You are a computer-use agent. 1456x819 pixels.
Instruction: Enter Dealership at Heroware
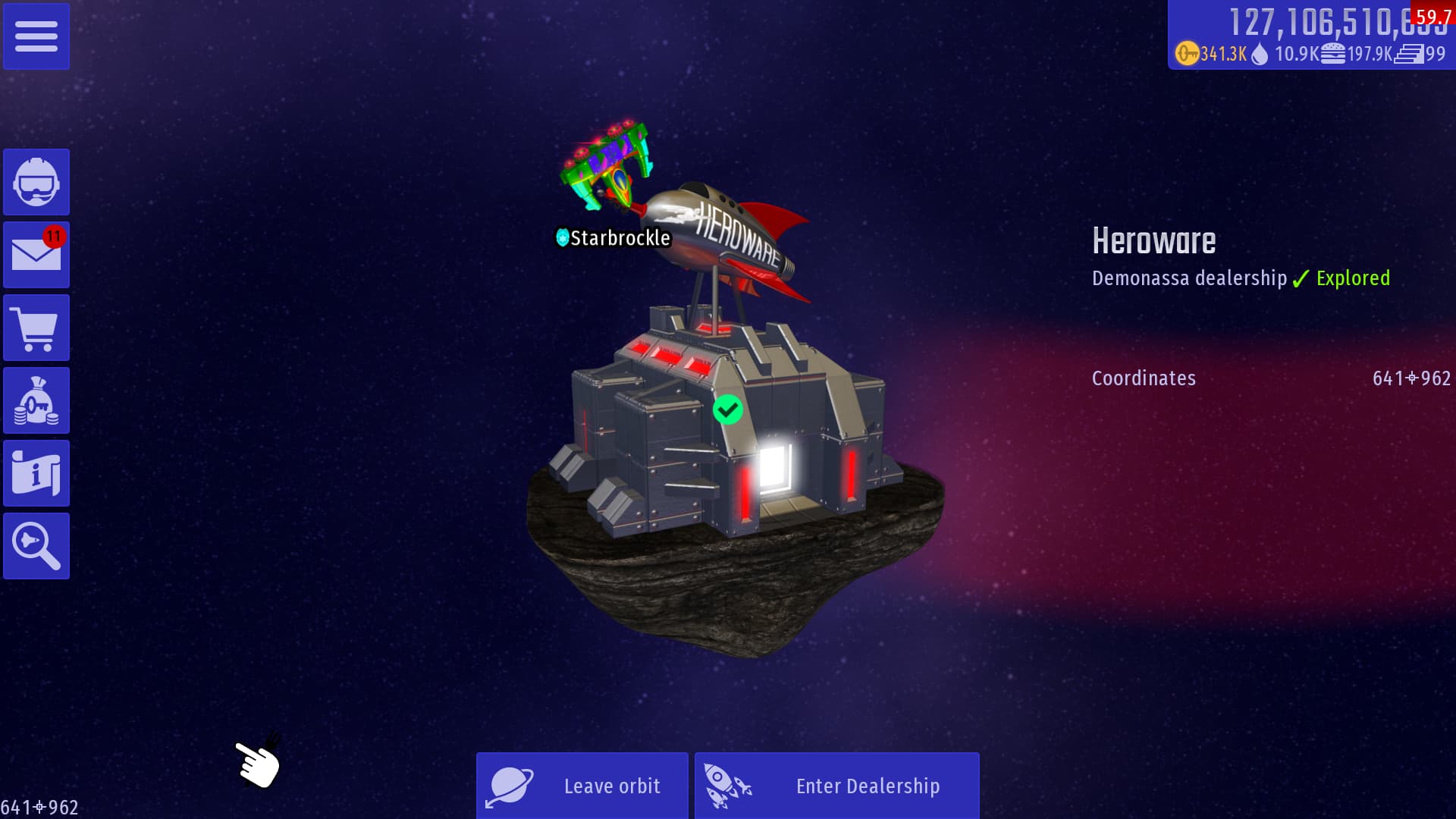tap(836, 786)
